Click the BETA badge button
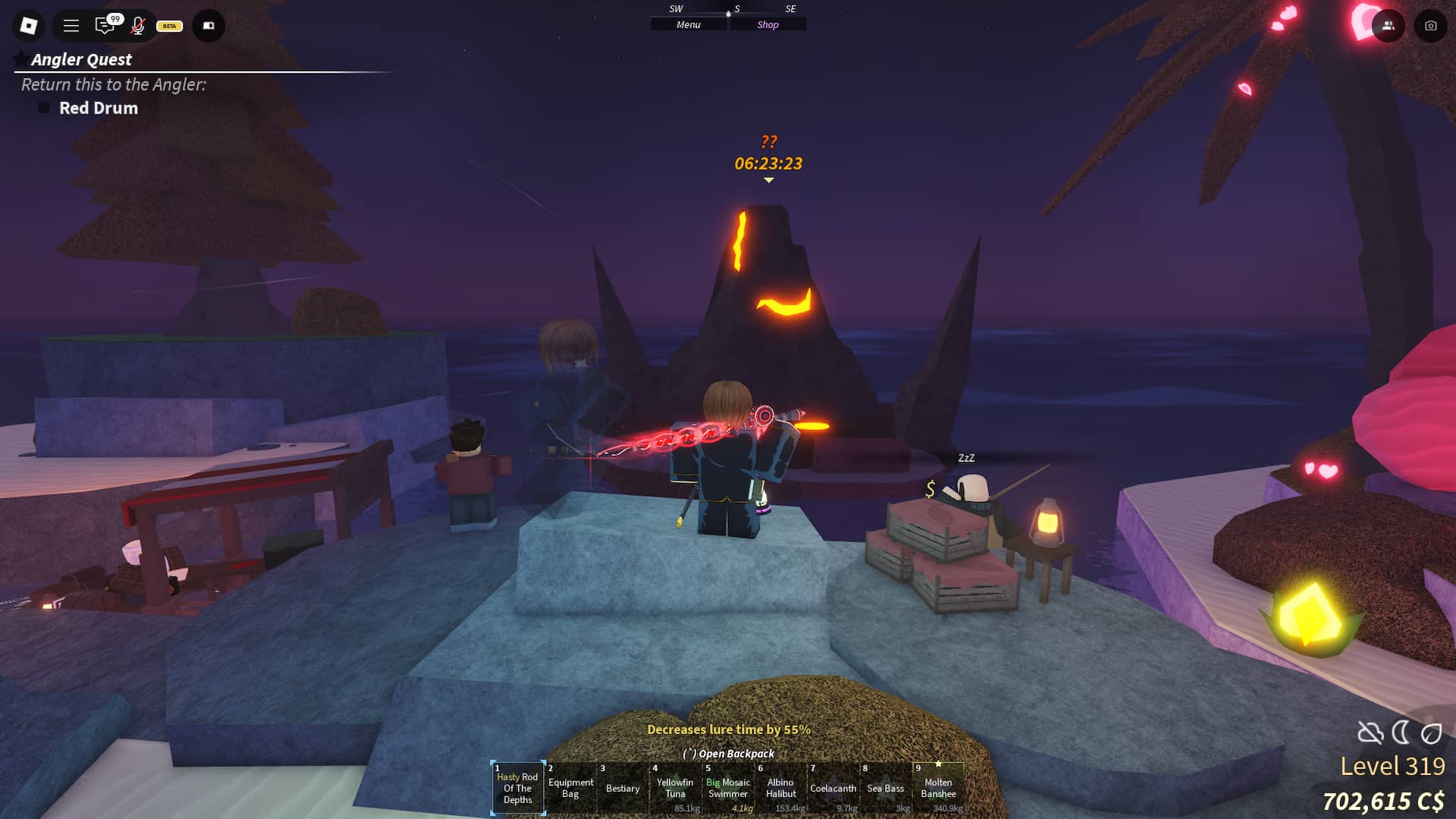Viewport: 1456px width, 819px height. [168, 26]
